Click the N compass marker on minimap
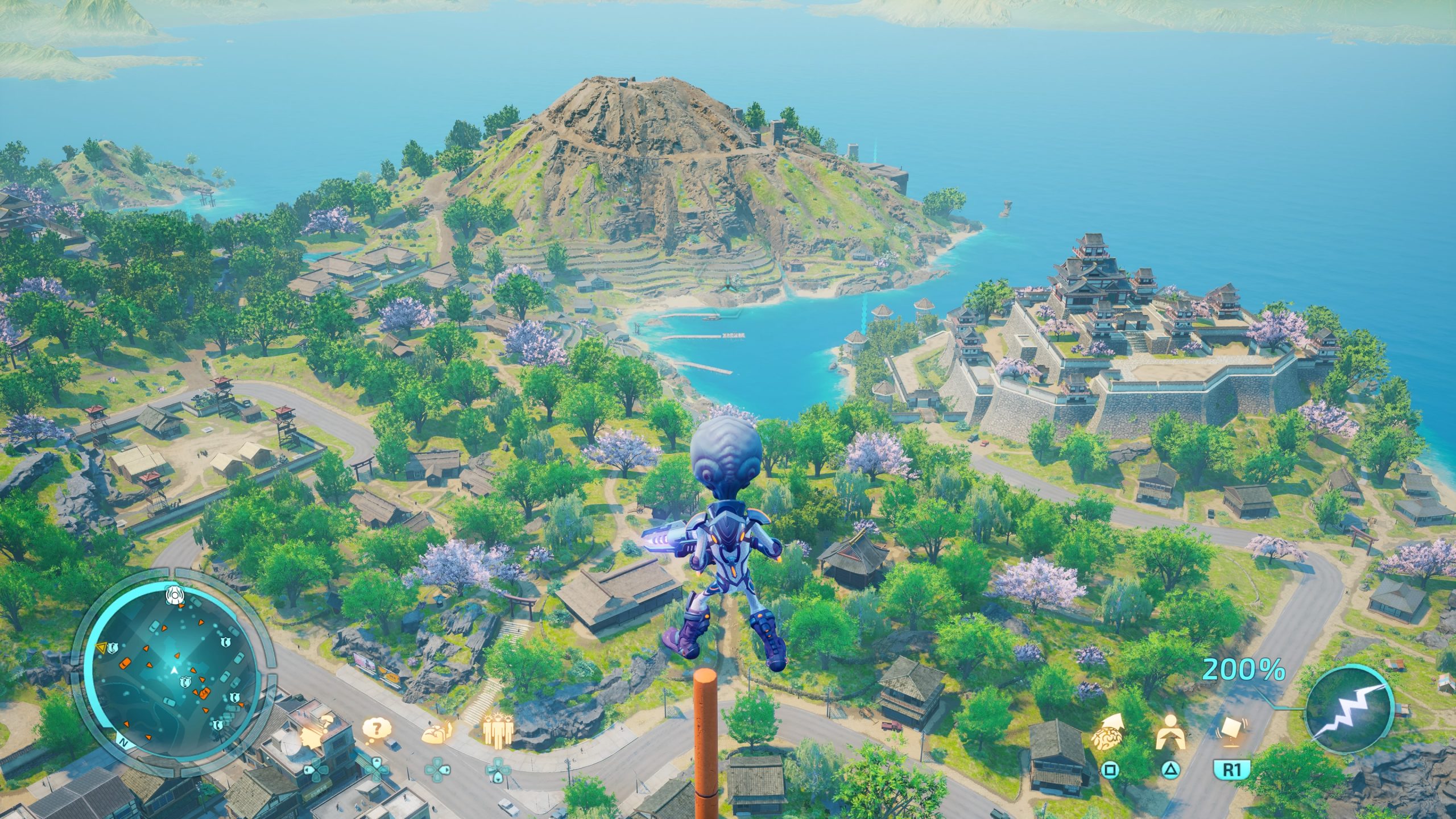 click(123, 742)
